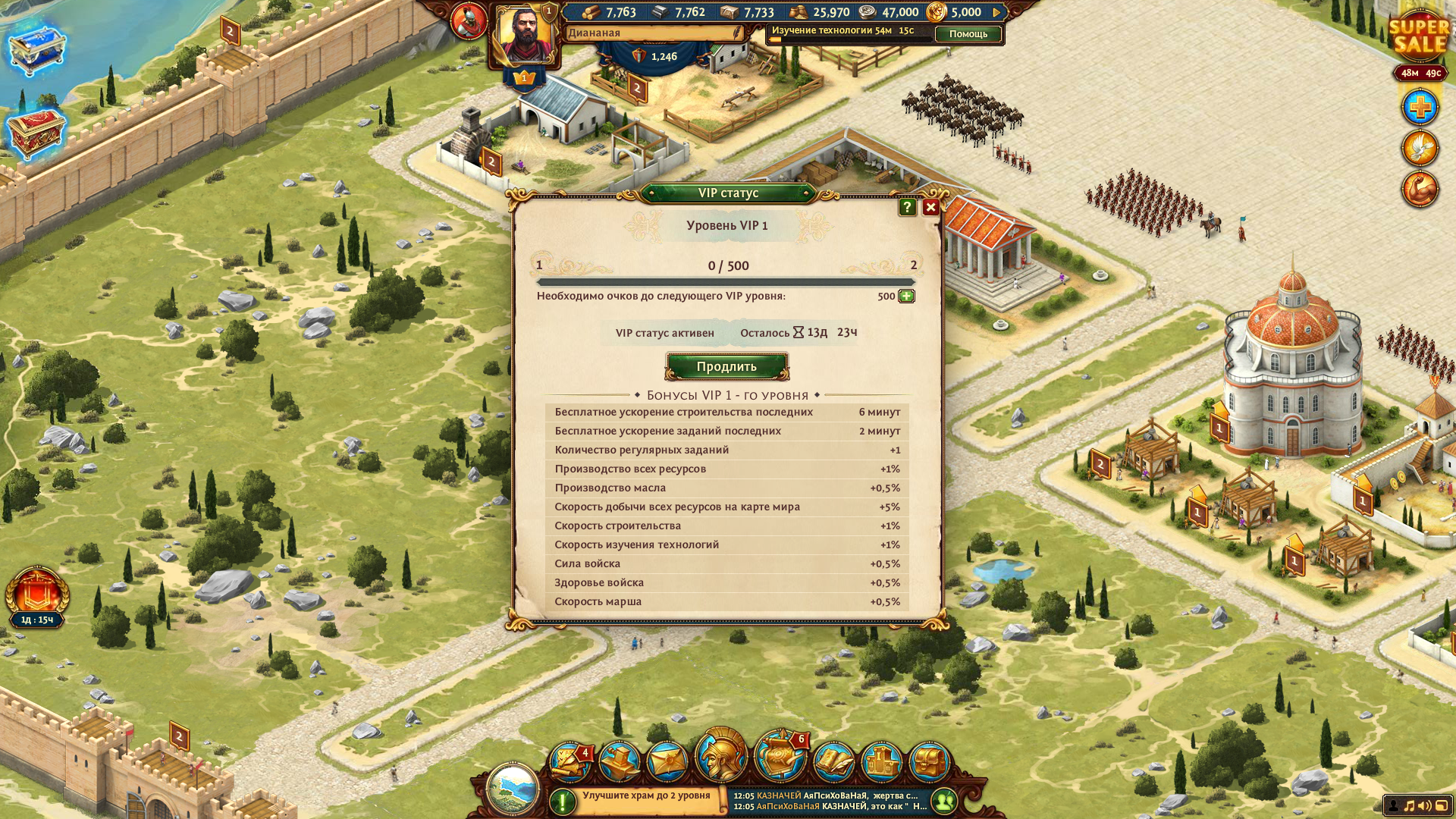Check mail via the envelope icon

coord(669,757)
